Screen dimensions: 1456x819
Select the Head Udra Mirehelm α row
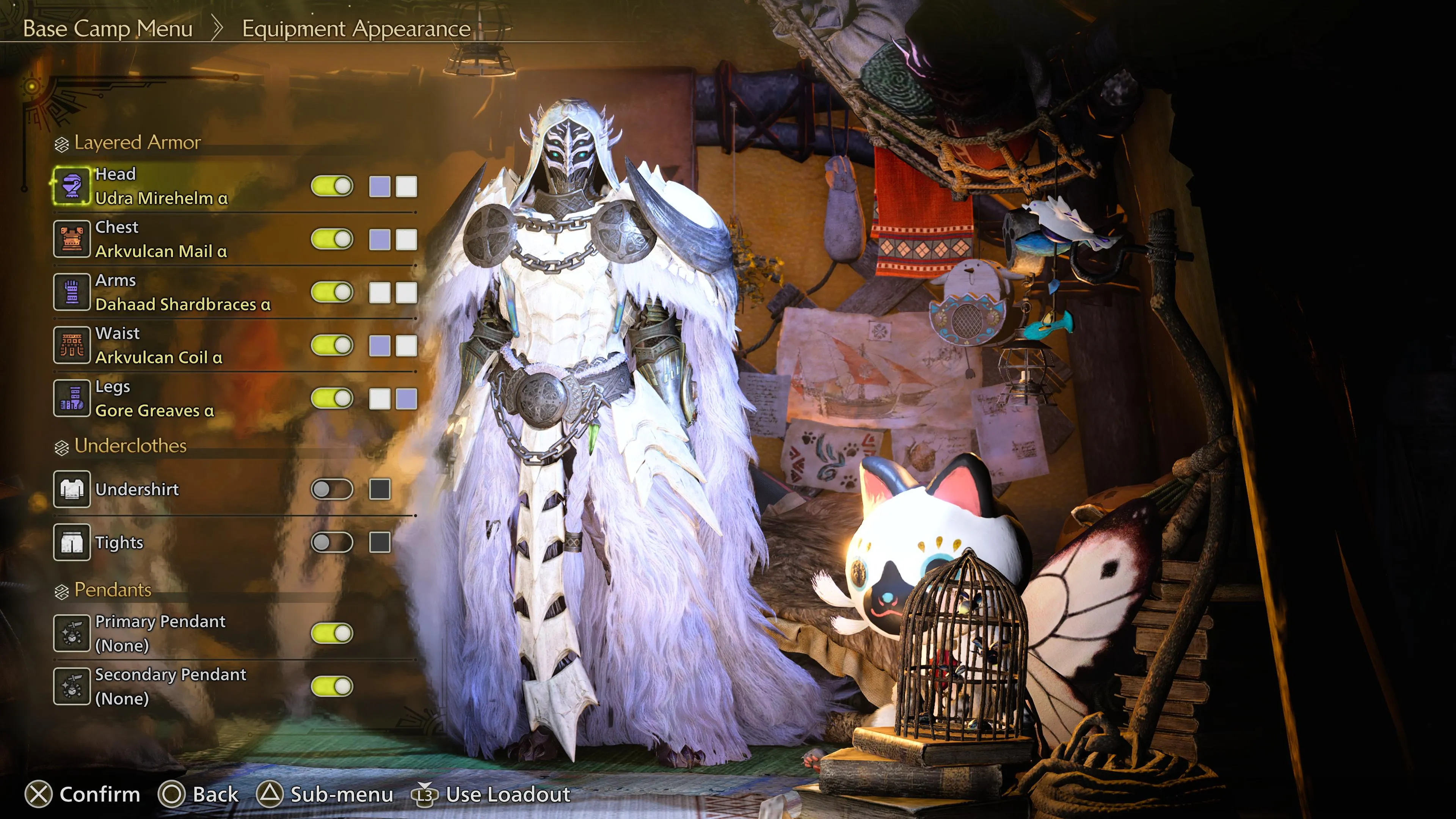161,186
